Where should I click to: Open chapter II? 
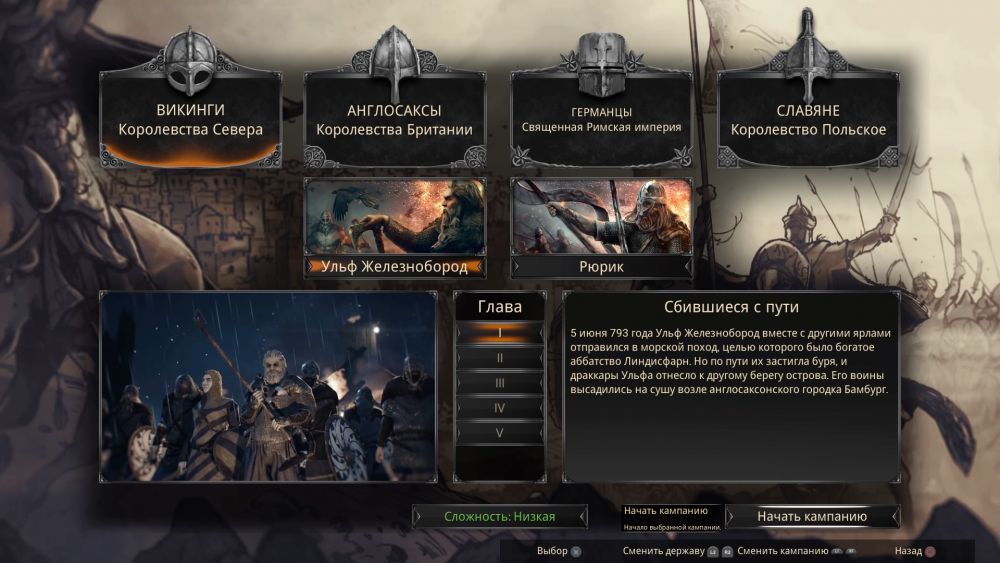(x=500, y=357)
